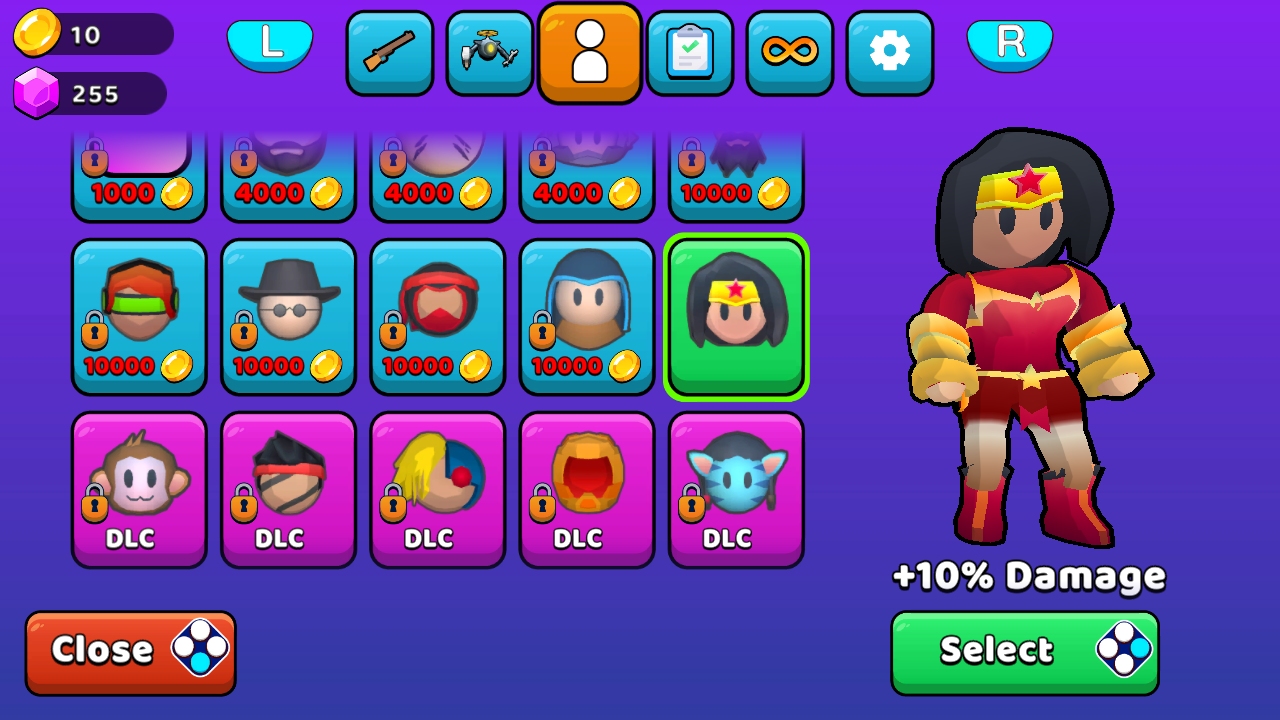Unlock the red-bearded 10000 coin skin
Image resolution: width=1280 pixels, height=720 pixels.
(437, 317)
